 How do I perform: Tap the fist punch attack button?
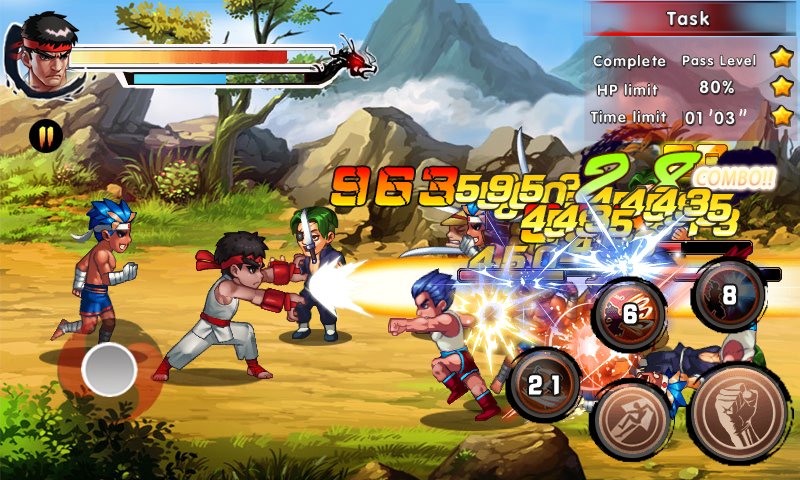point(738,413)
